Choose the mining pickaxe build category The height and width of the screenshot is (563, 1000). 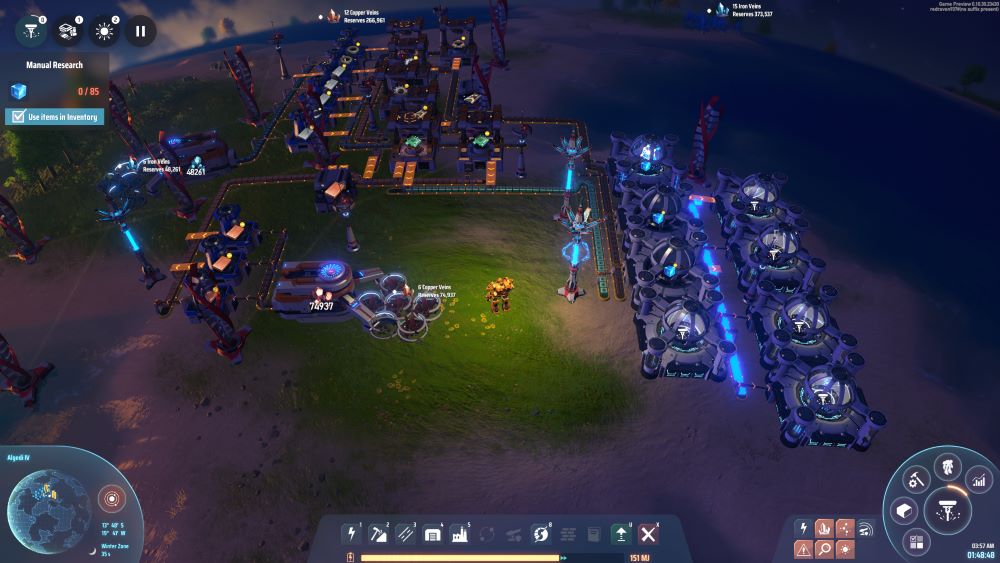pyautogui.click(x=378, y=534)
